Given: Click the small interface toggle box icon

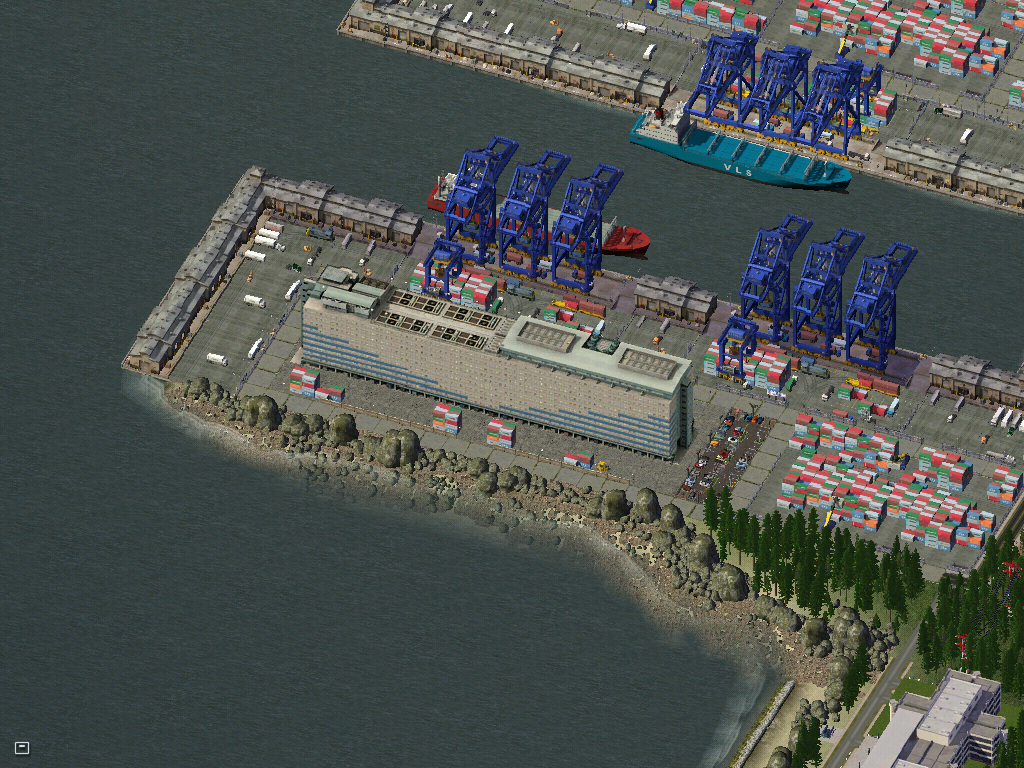Looking at the screenshot, I should click(22, 747).
